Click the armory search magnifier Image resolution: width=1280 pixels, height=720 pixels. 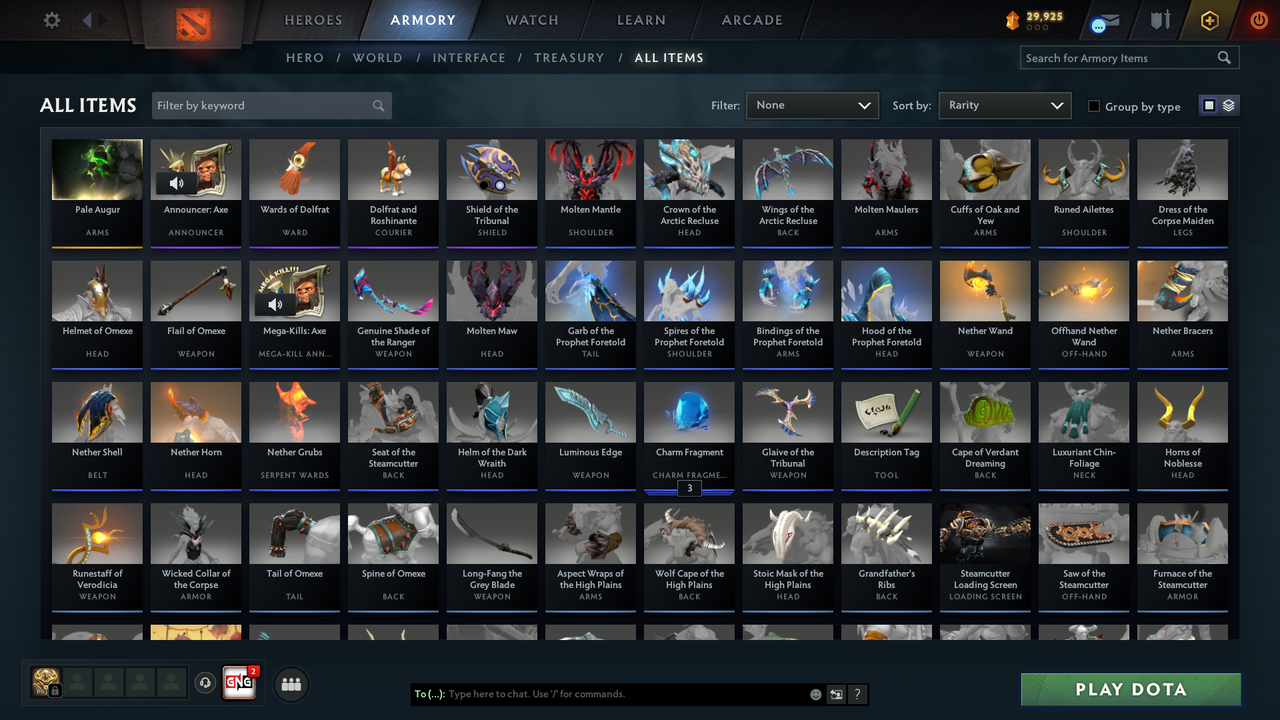[1224, 57]
